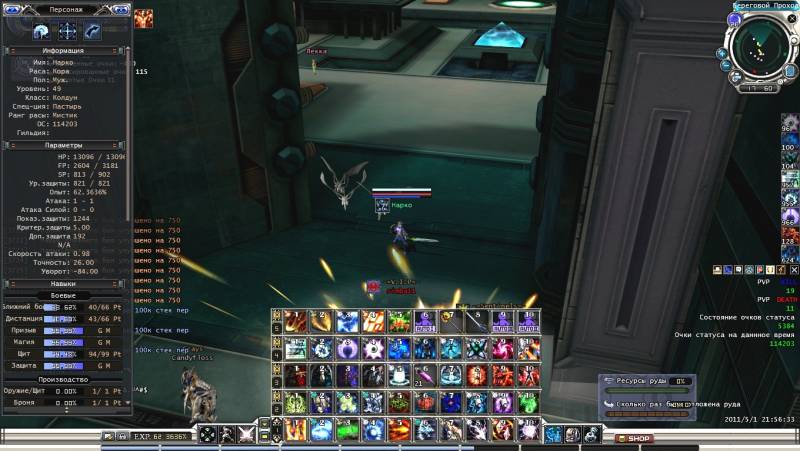Click the buff icon beside the Персонаж panel
The width and height of the screenshot is (800, 451).
point(144,17)
